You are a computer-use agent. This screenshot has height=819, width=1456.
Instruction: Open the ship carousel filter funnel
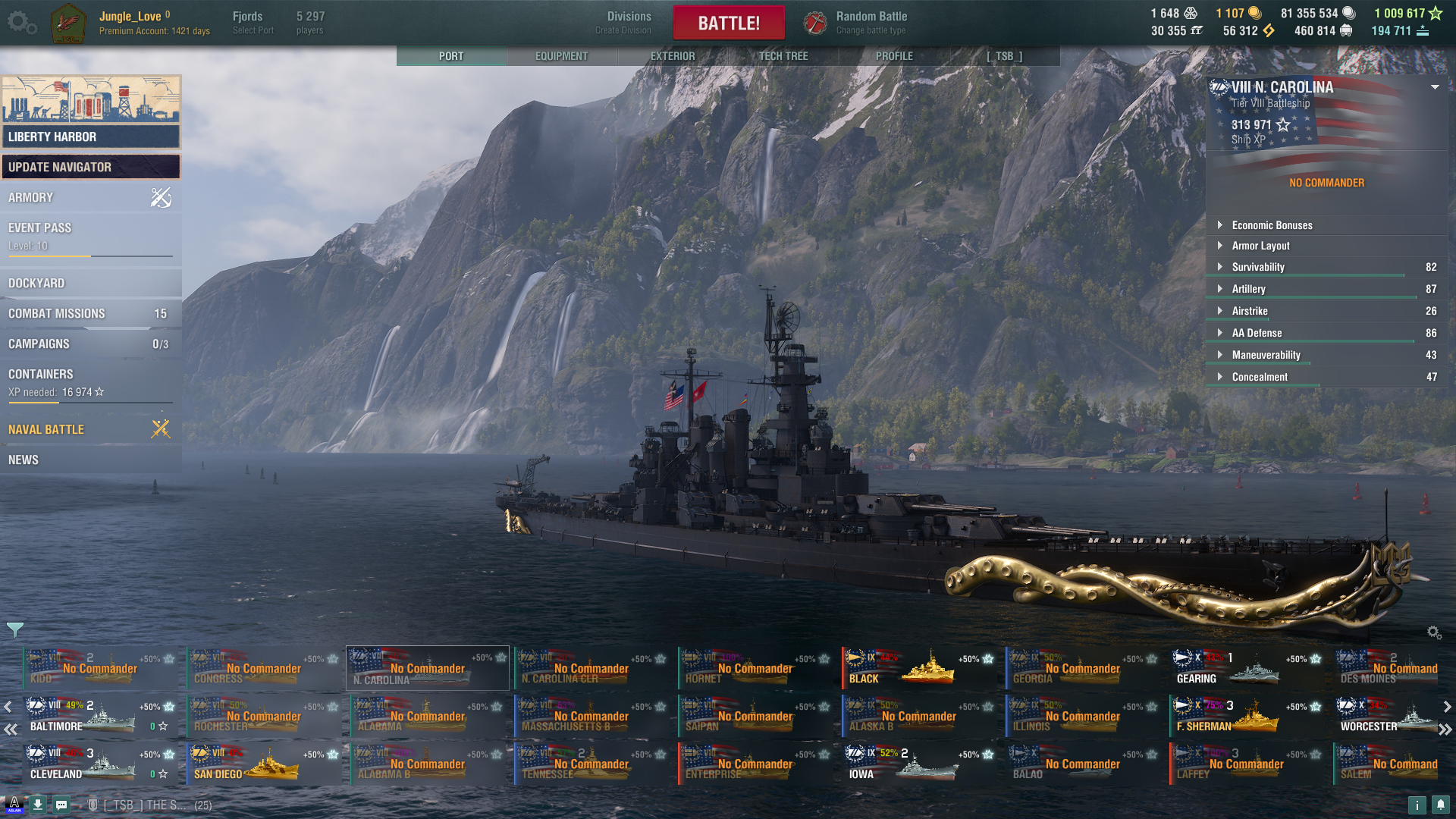pyautogui.click(x=15, y=629)
